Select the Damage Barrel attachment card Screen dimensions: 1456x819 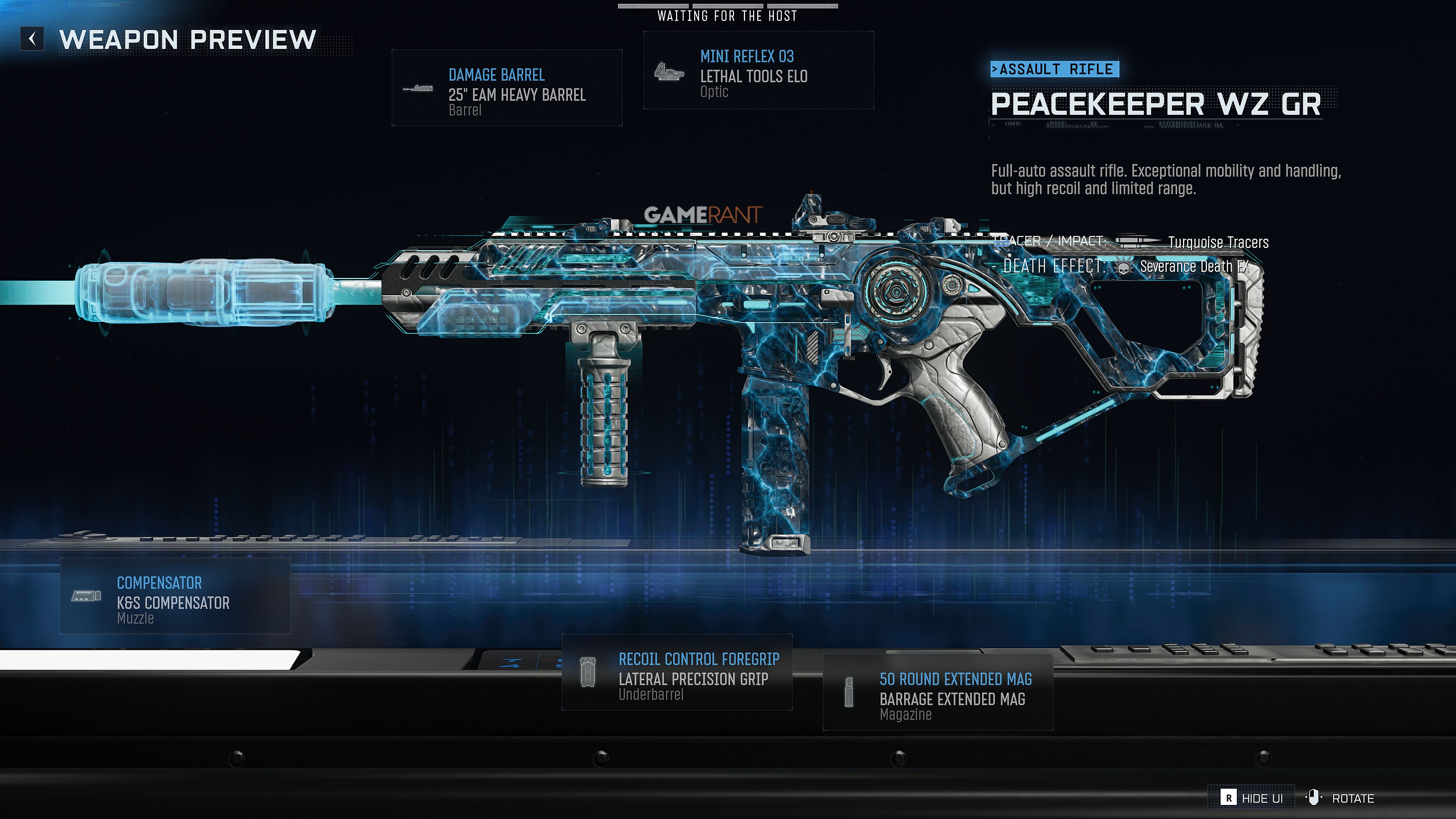point(507,88)
